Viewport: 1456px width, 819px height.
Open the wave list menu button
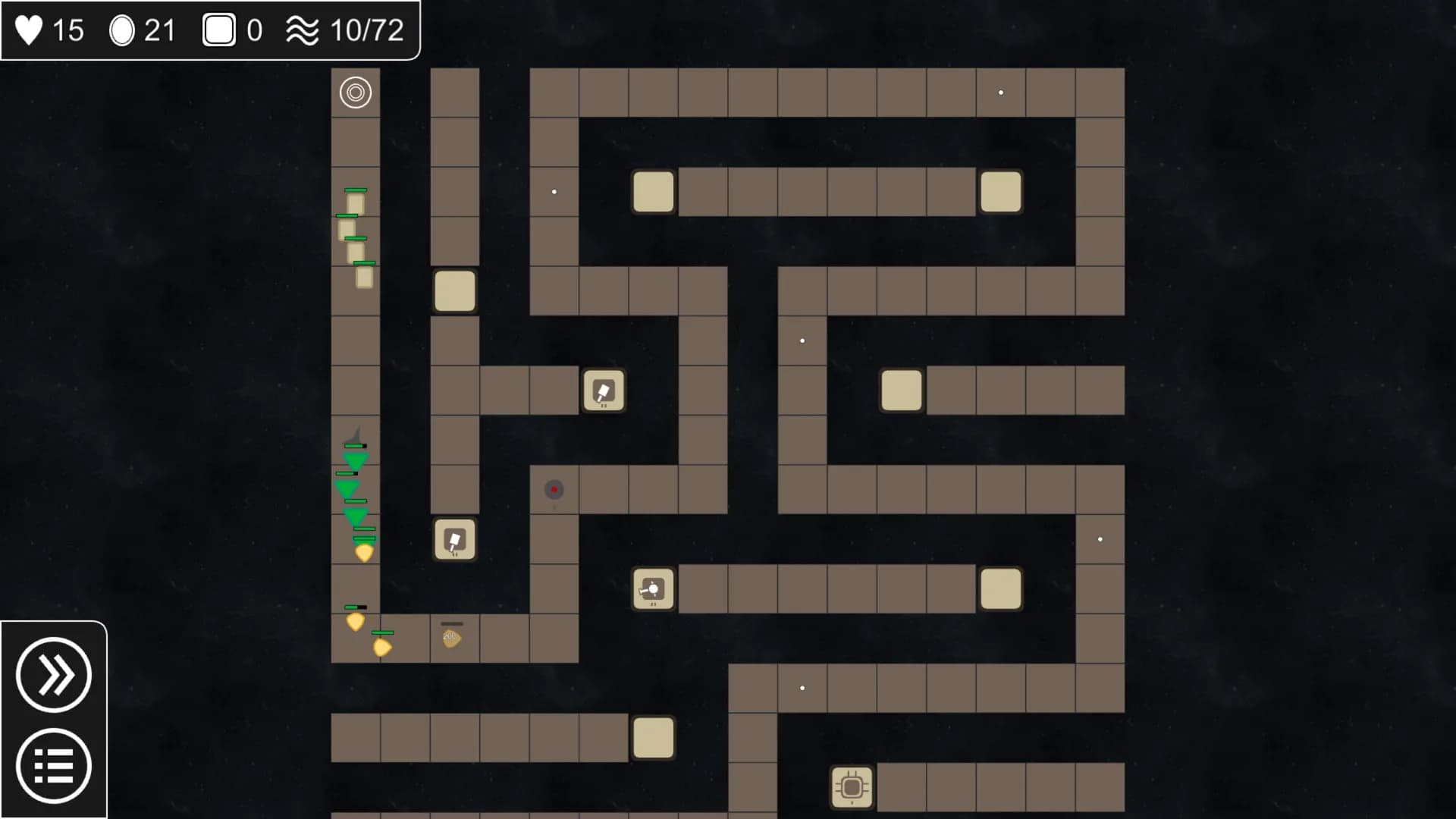point(54,765)
